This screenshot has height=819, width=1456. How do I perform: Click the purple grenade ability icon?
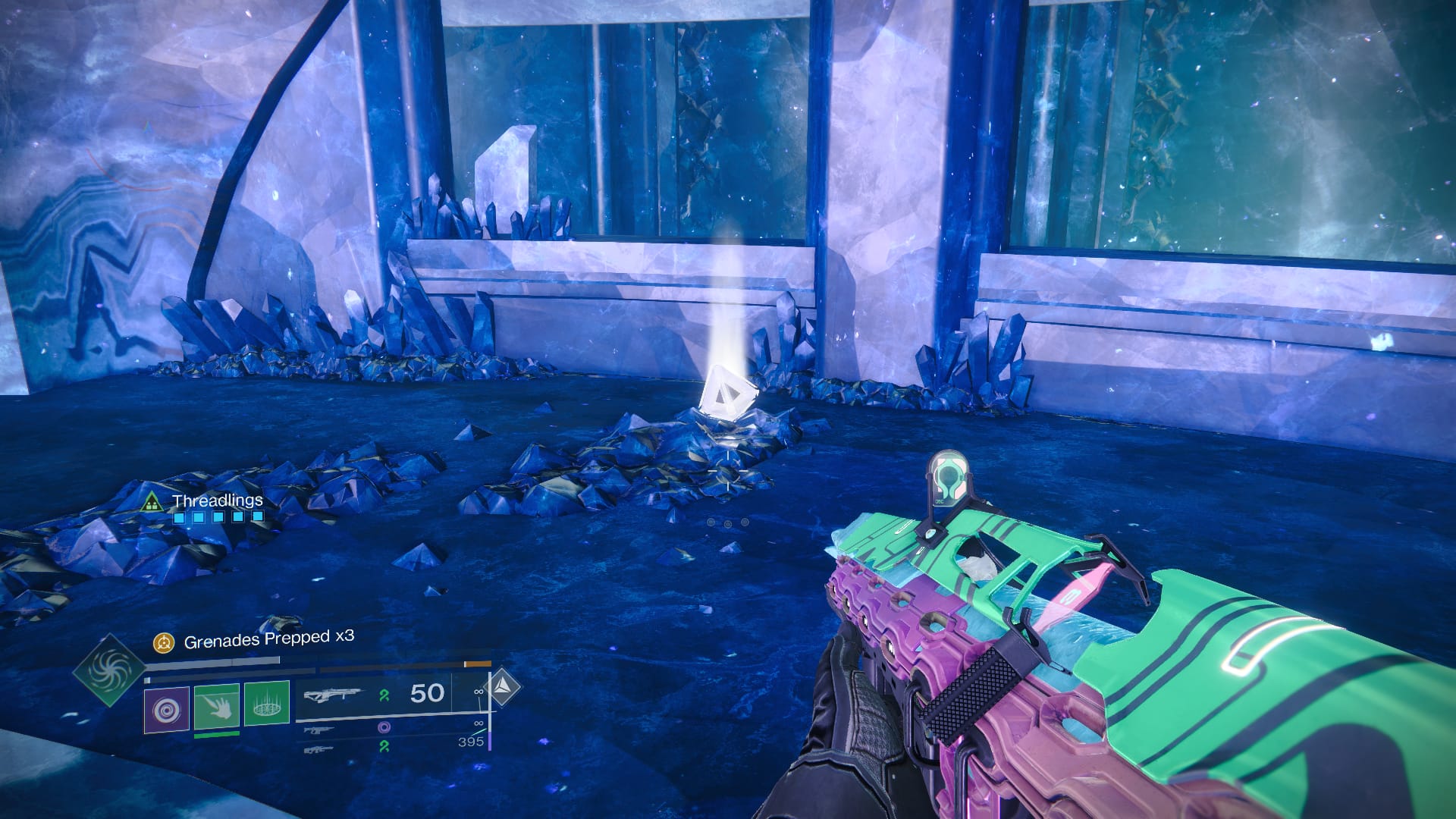point(166,708)
